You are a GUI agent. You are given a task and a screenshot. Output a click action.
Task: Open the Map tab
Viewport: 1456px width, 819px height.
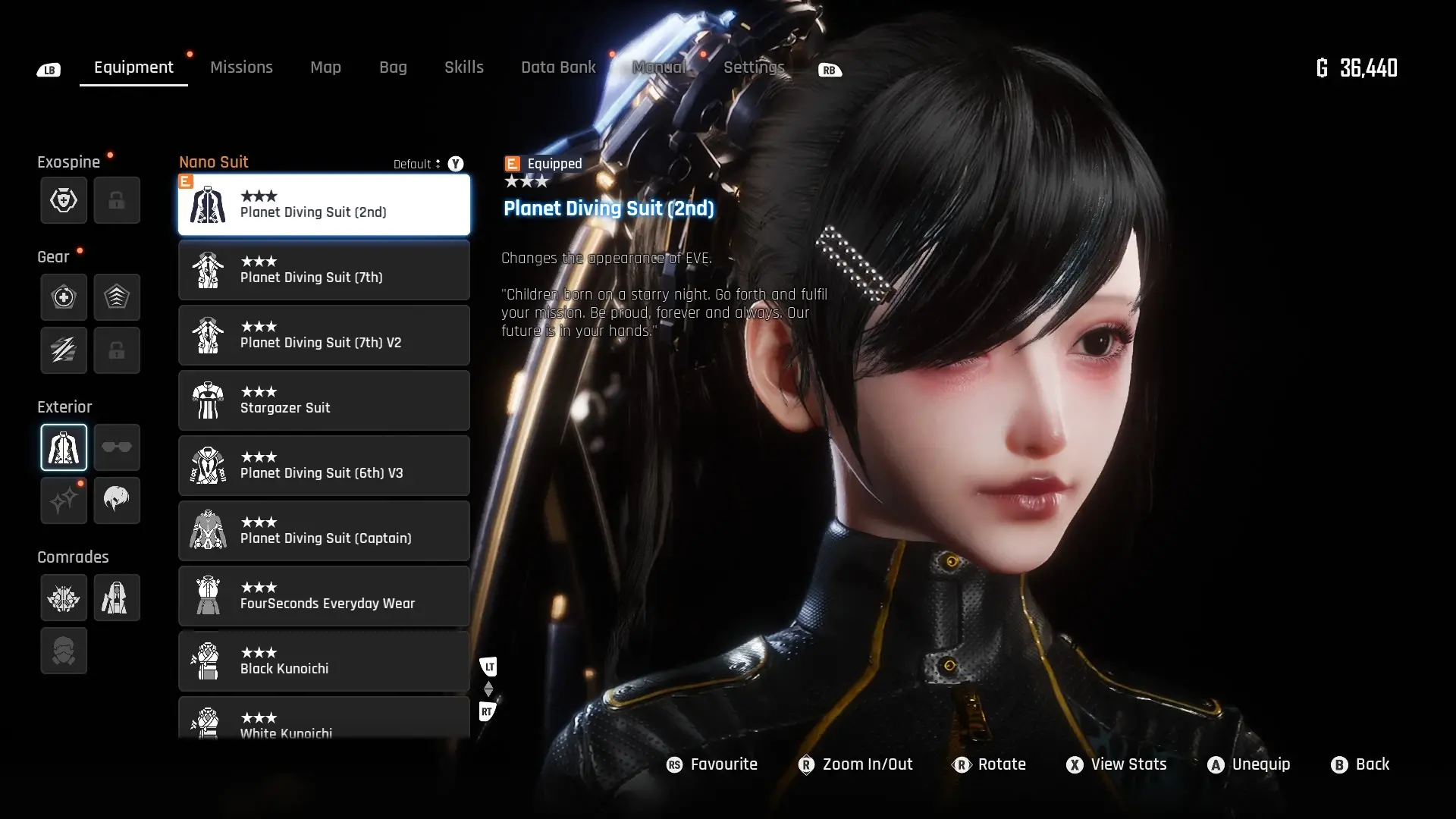325,67
